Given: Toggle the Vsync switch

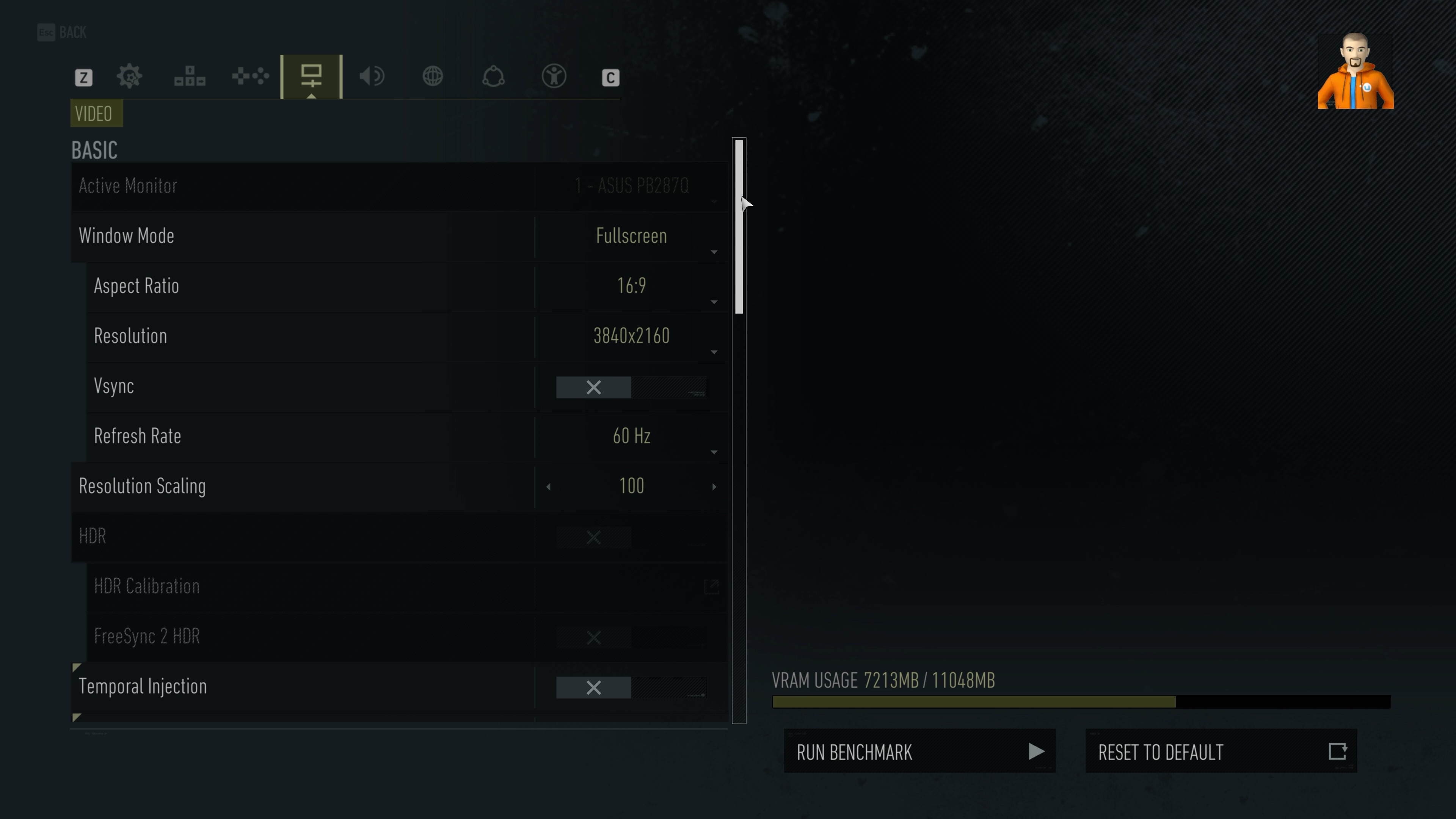Looking at the screenshot, I should 631,387.
